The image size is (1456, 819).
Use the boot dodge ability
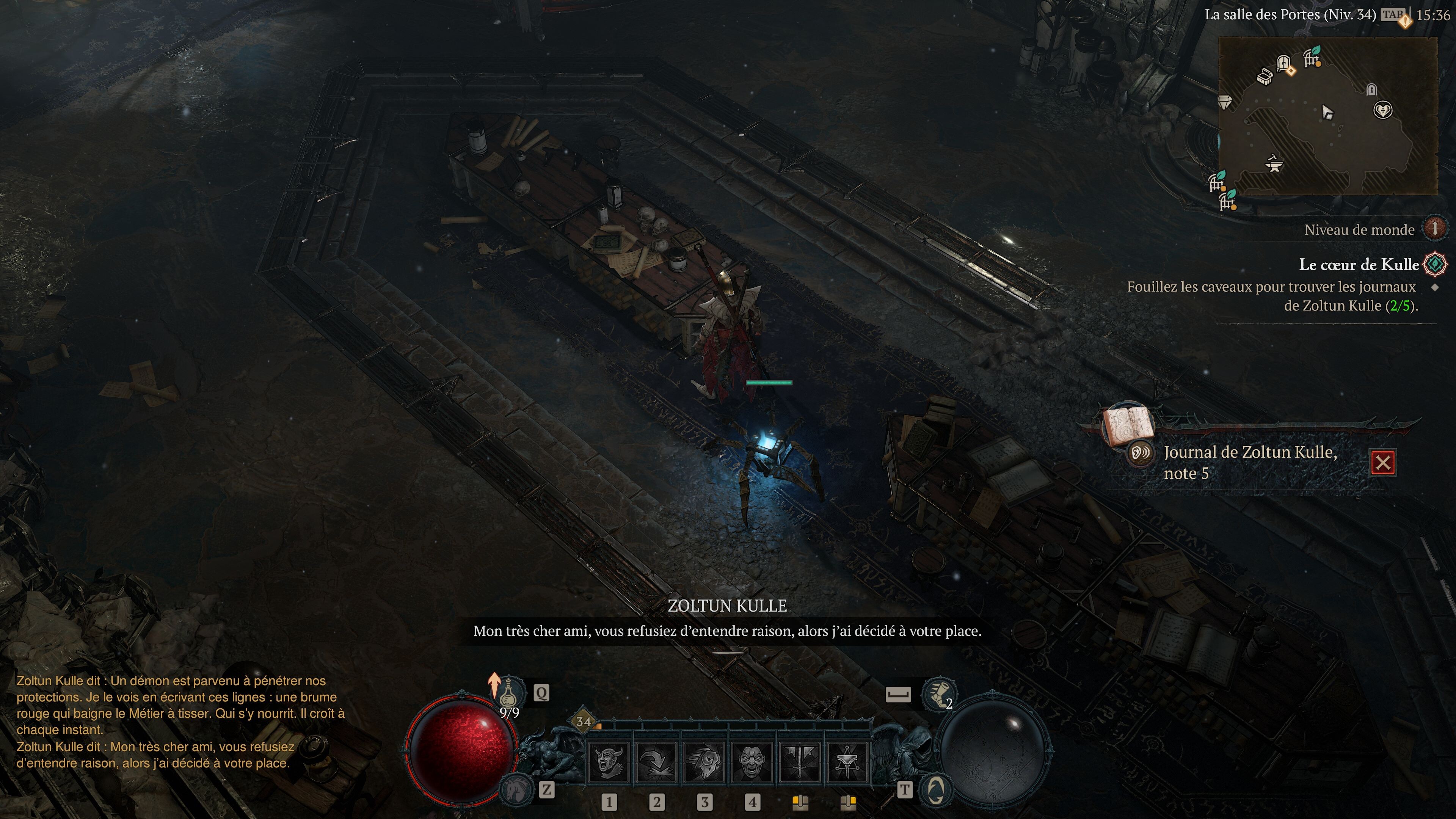pyautogui.click(x=938, y=693)
